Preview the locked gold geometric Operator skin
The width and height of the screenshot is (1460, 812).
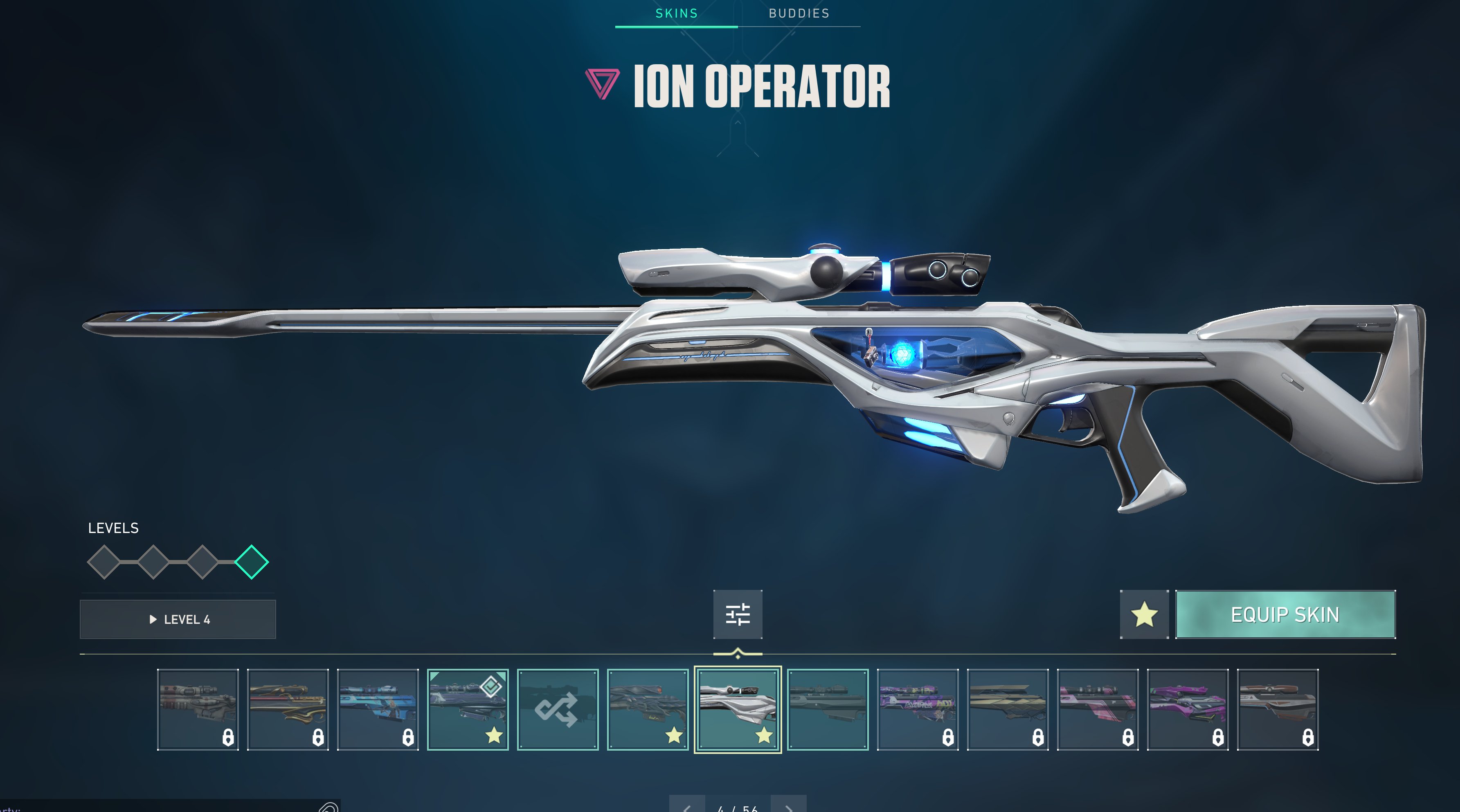point(1008,709)
